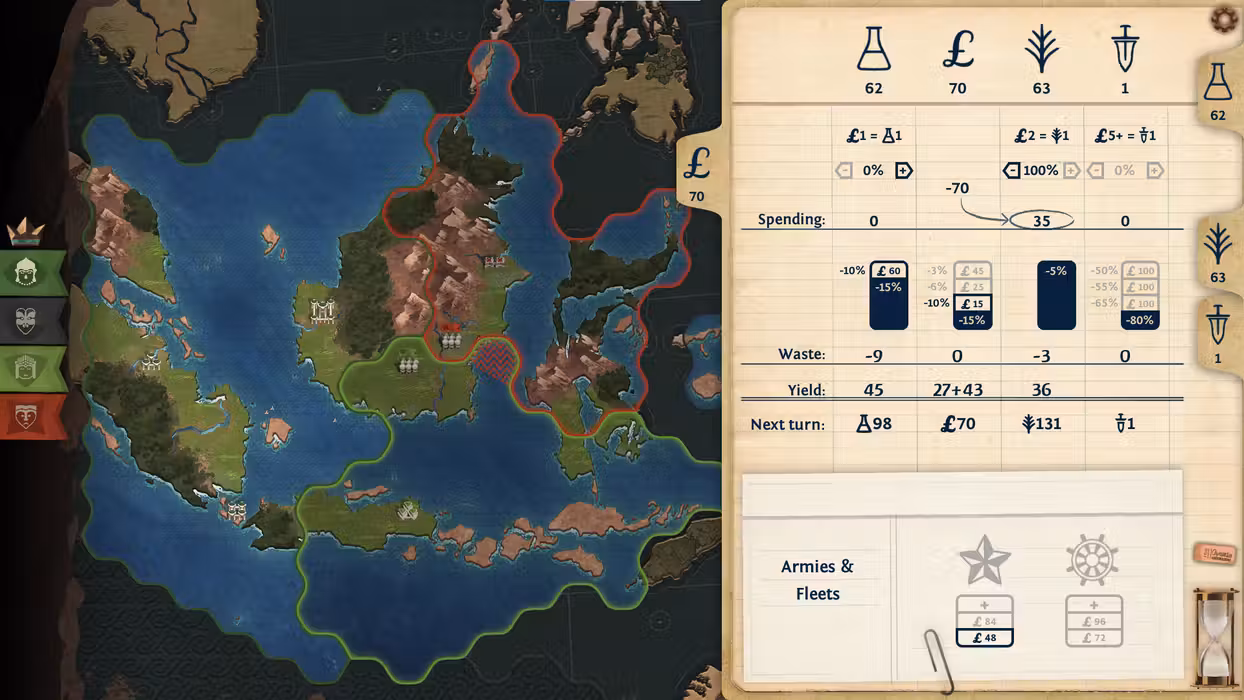
Task: Decrease food spending from 100%
Action: coord(1011,171)
